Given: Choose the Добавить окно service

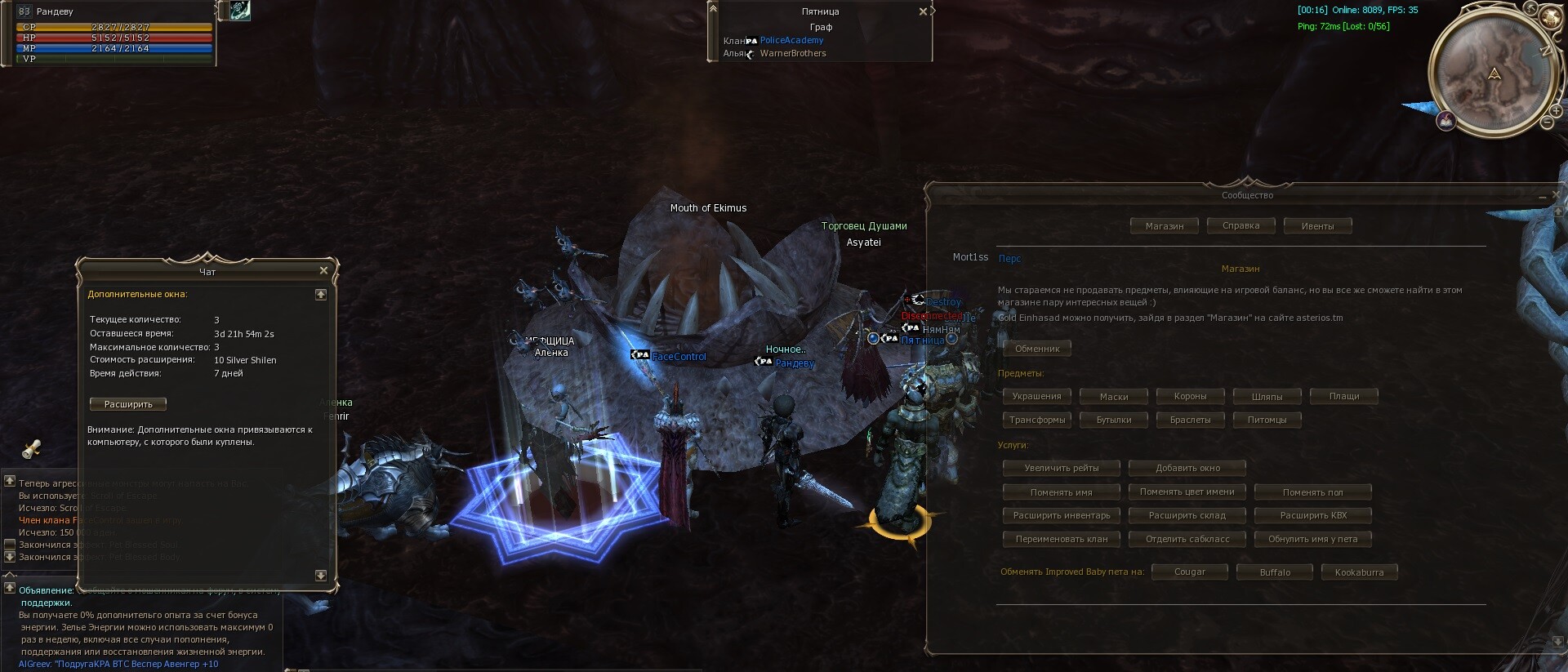Looking at the screenshot, I should pyautogui.click(x=1187, y=469).
